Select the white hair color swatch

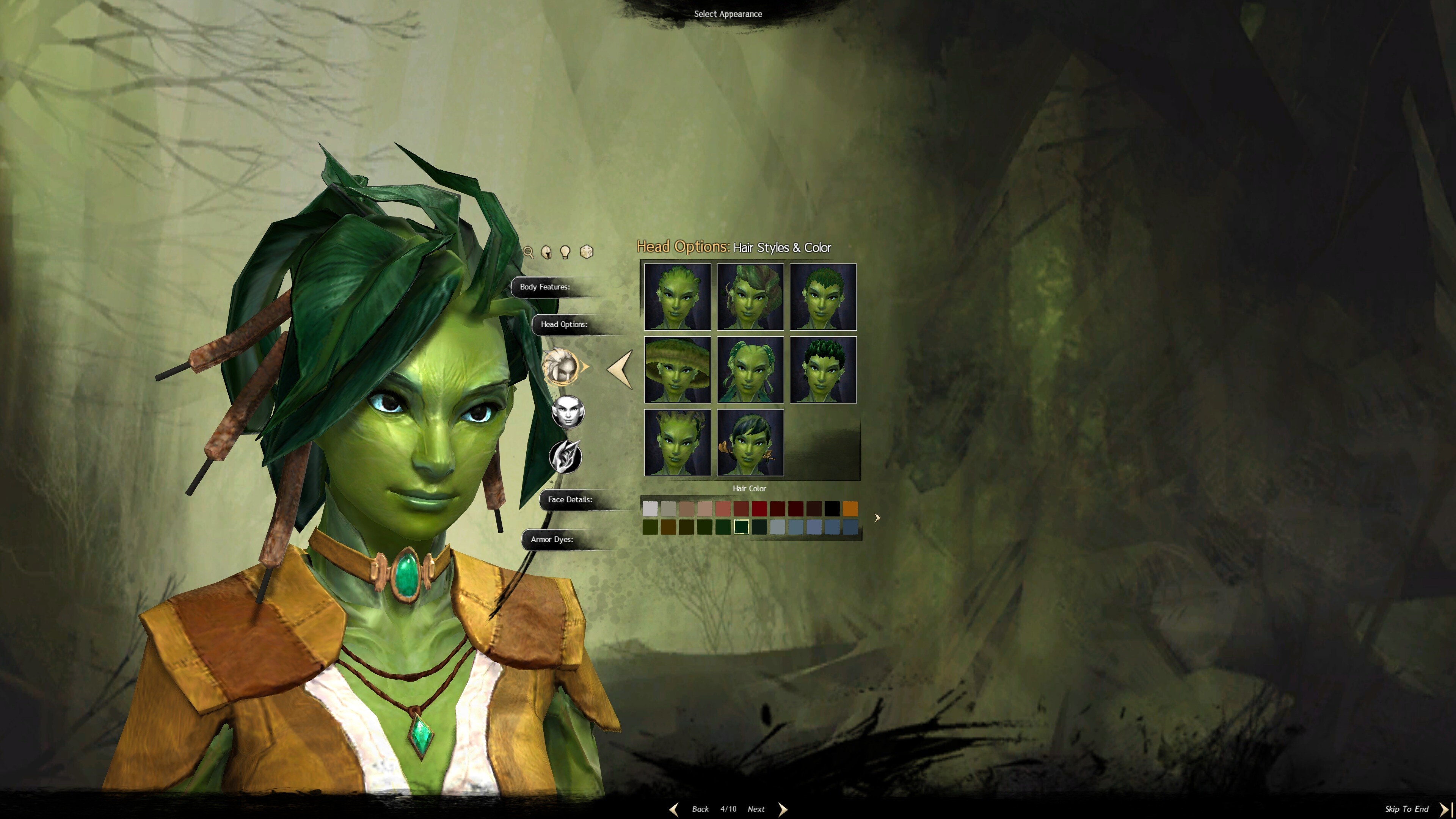[650, 509]
